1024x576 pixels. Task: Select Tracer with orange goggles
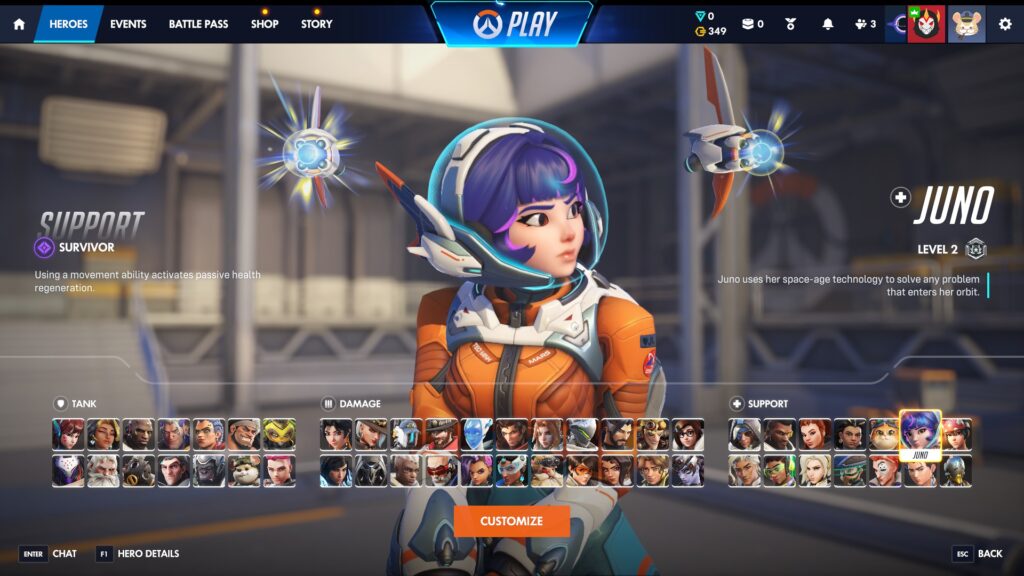582,470
